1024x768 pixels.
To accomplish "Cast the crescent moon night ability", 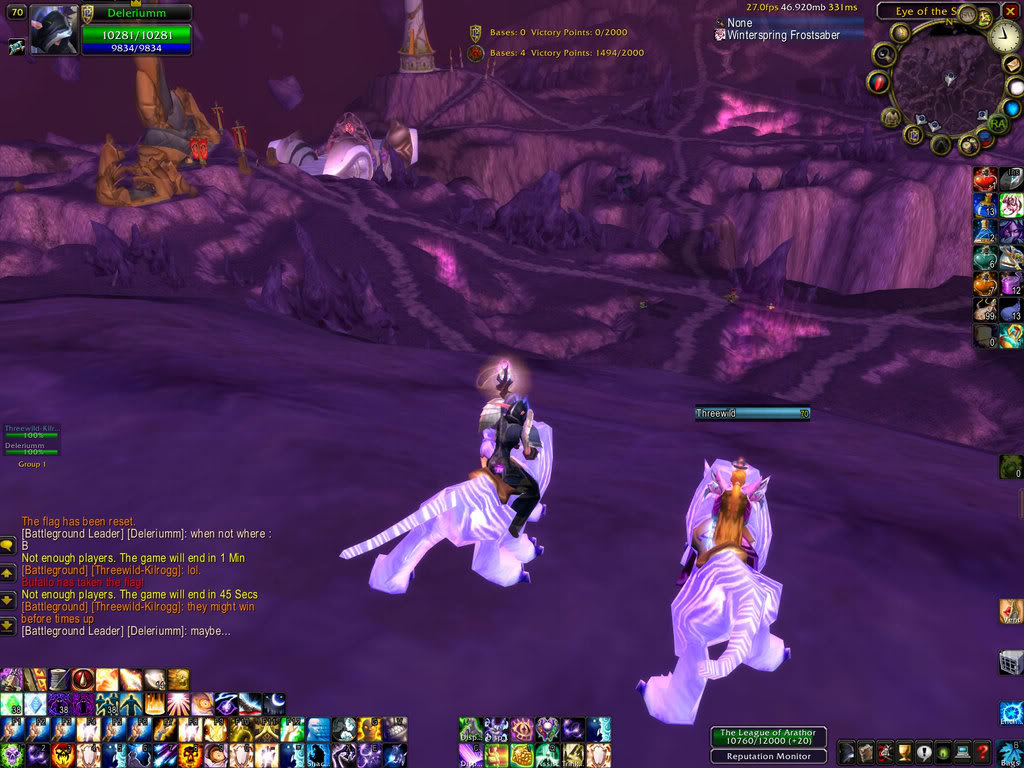I will click(x=274, y=704).
